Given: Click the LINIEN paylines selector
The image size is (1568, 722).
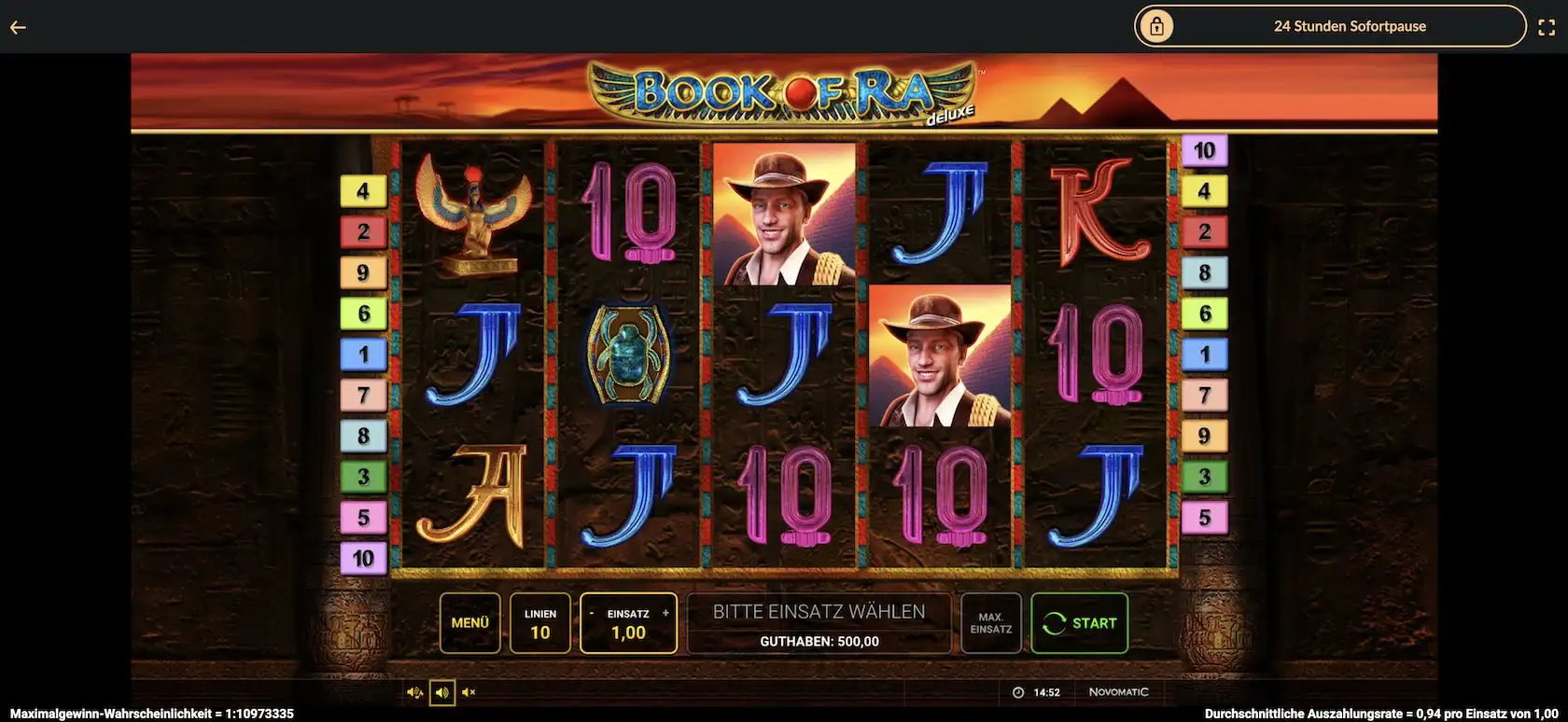Looking at the screenshot, I should coord(539,623).
